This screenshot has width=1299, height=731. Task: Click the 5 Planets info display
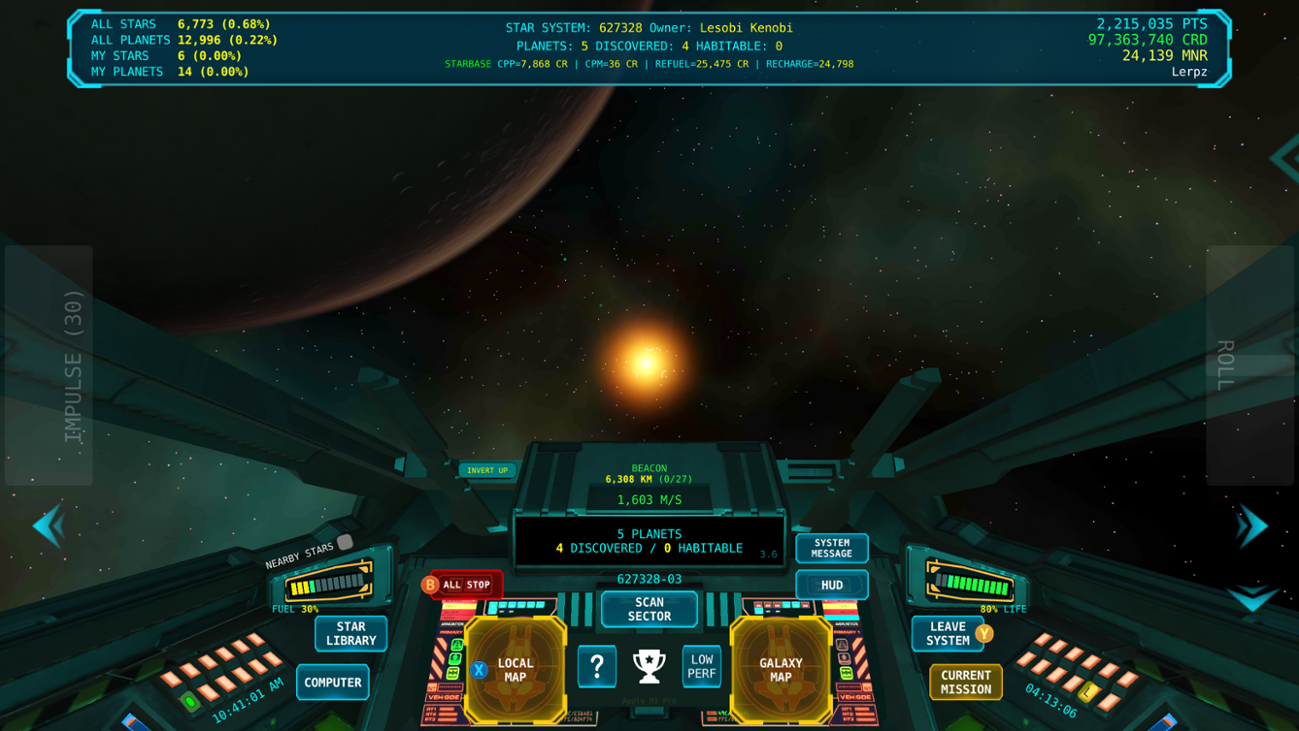coord(649,541)
